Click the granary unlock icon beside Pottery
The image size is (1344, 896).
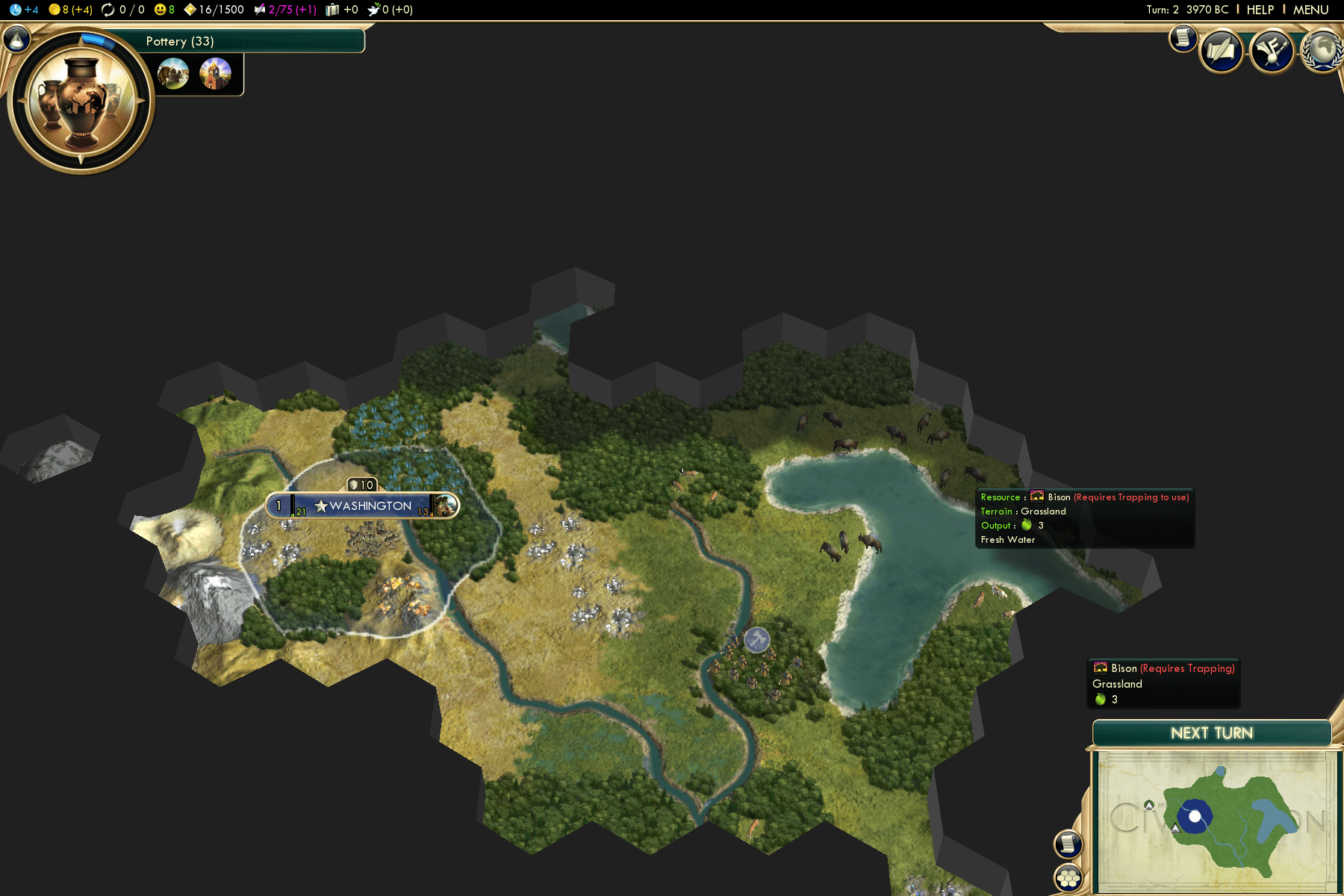pos(173,74)
